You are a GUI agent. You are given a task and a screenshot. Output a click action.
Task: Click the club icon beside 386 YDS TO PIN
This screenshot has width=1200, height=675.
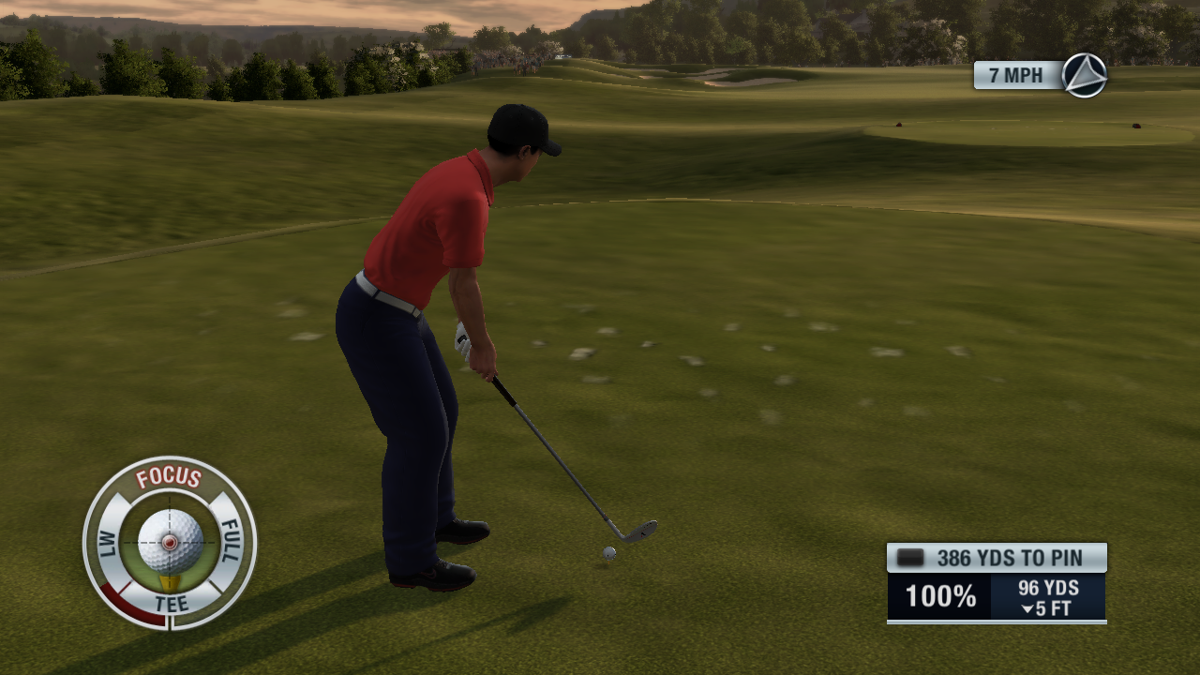(910, 558)
